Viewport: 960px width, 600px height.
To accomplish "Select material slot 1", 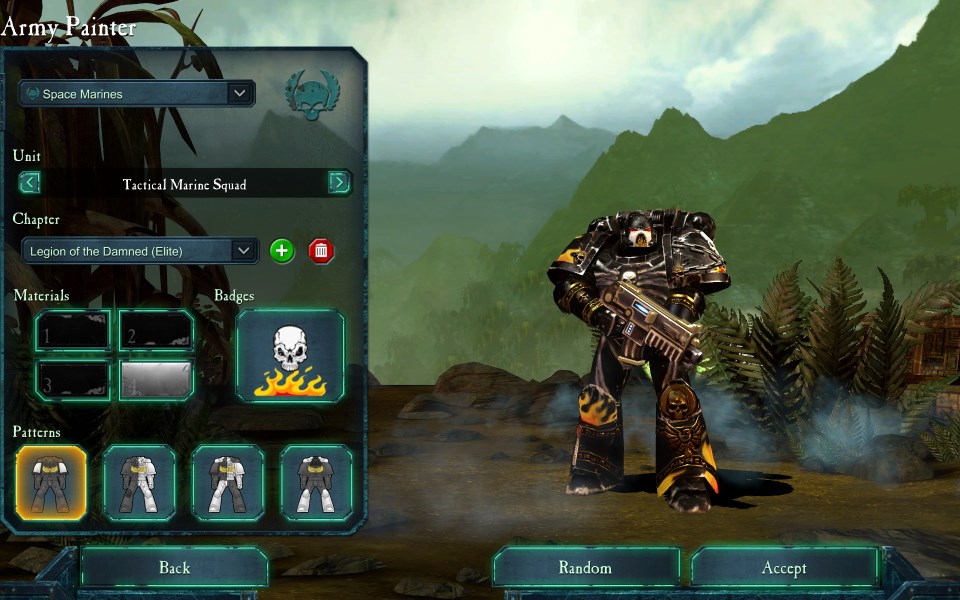I will coord(73,331).
